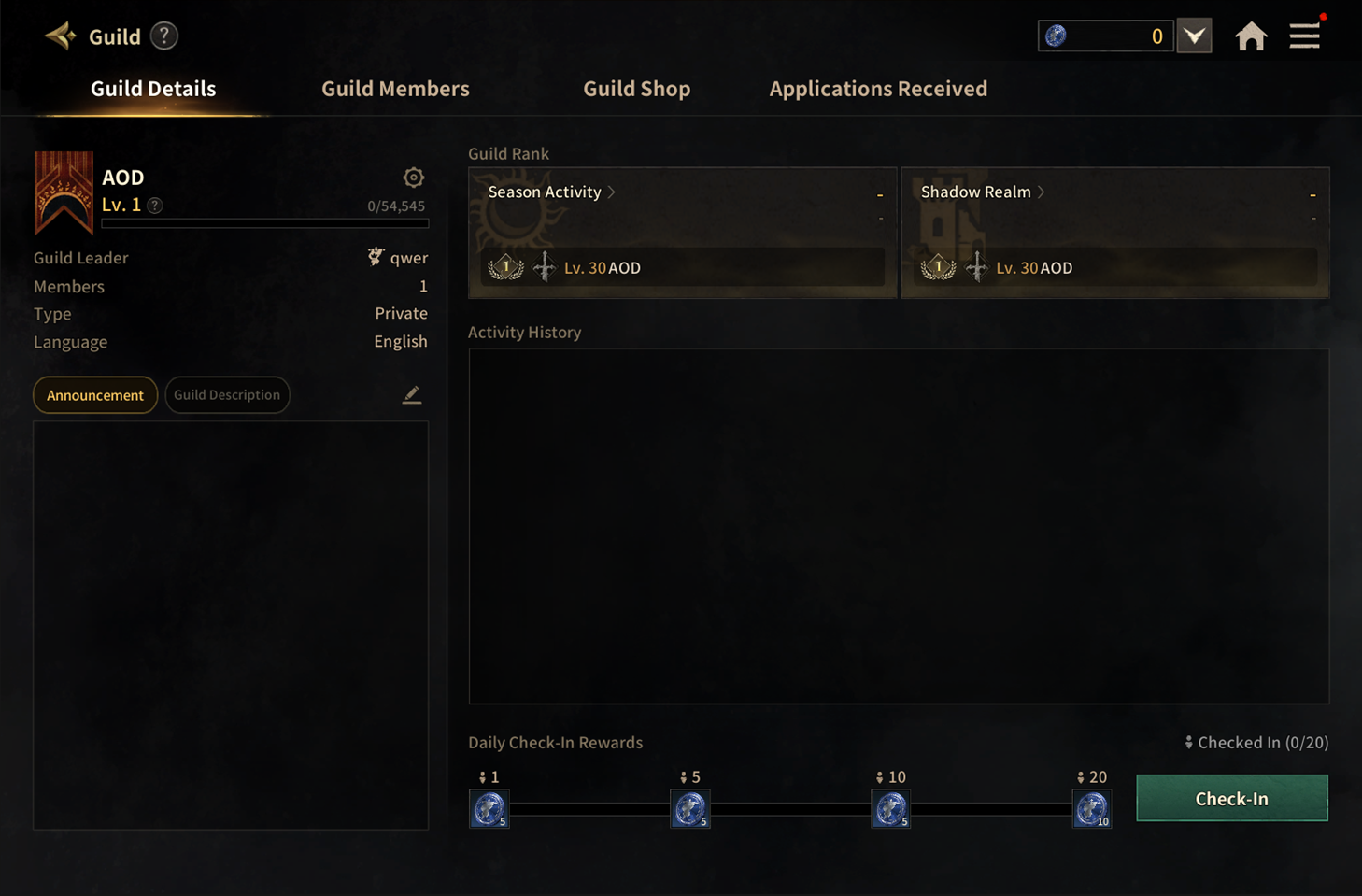
Task: Show the Guild Description
Action: tap(227, 395)
